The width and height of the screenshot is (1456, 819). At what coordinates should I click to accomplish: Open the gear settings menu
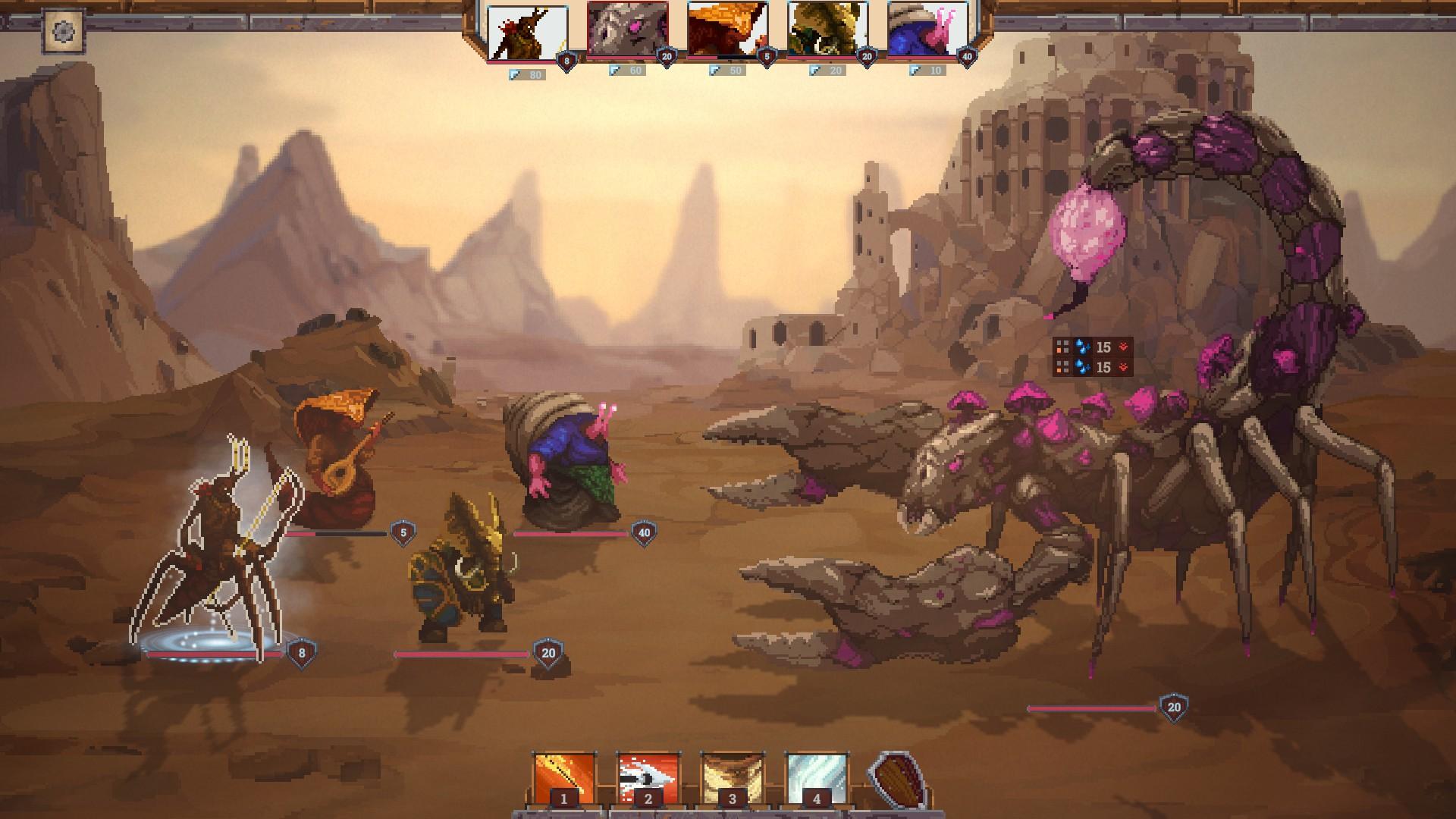coord(64,32)
